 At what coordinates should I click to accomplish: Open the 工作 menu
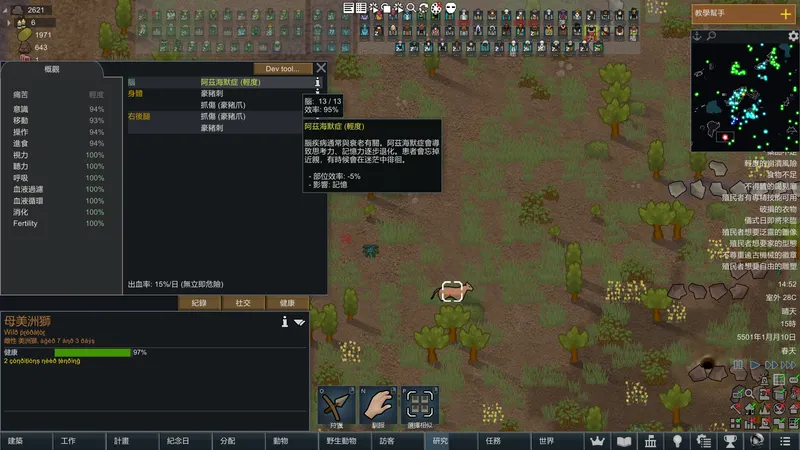(x=68, y=441)
